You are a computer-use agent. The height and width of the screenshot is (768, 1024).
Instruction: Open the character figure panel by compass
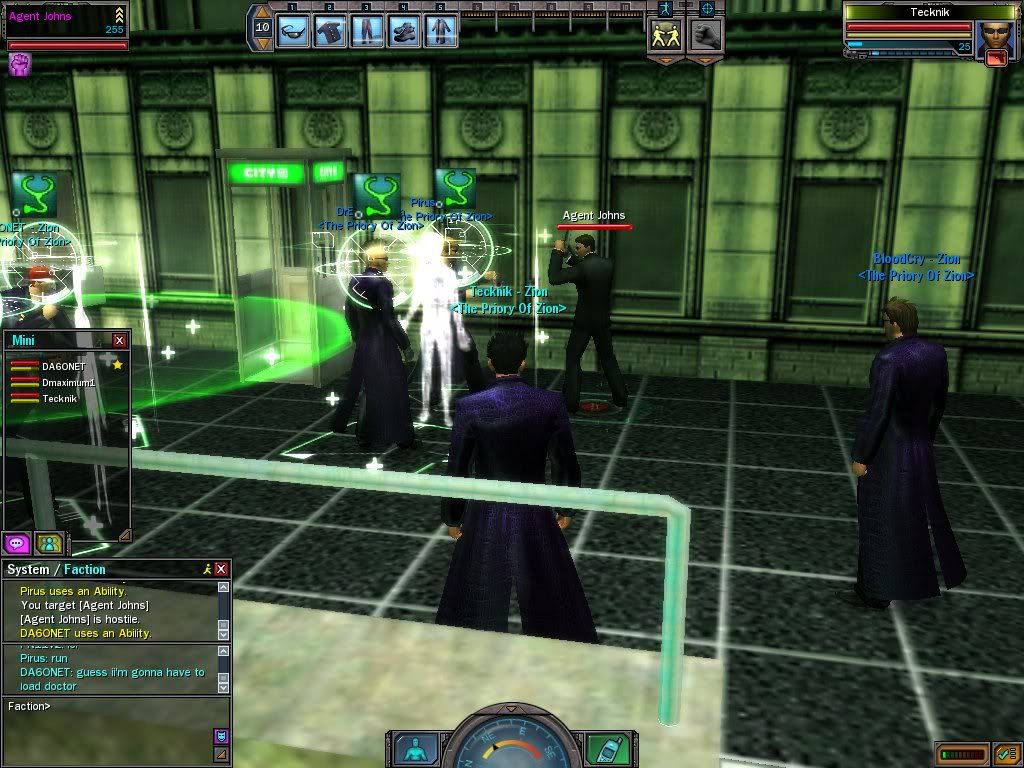tap(413, 748)
